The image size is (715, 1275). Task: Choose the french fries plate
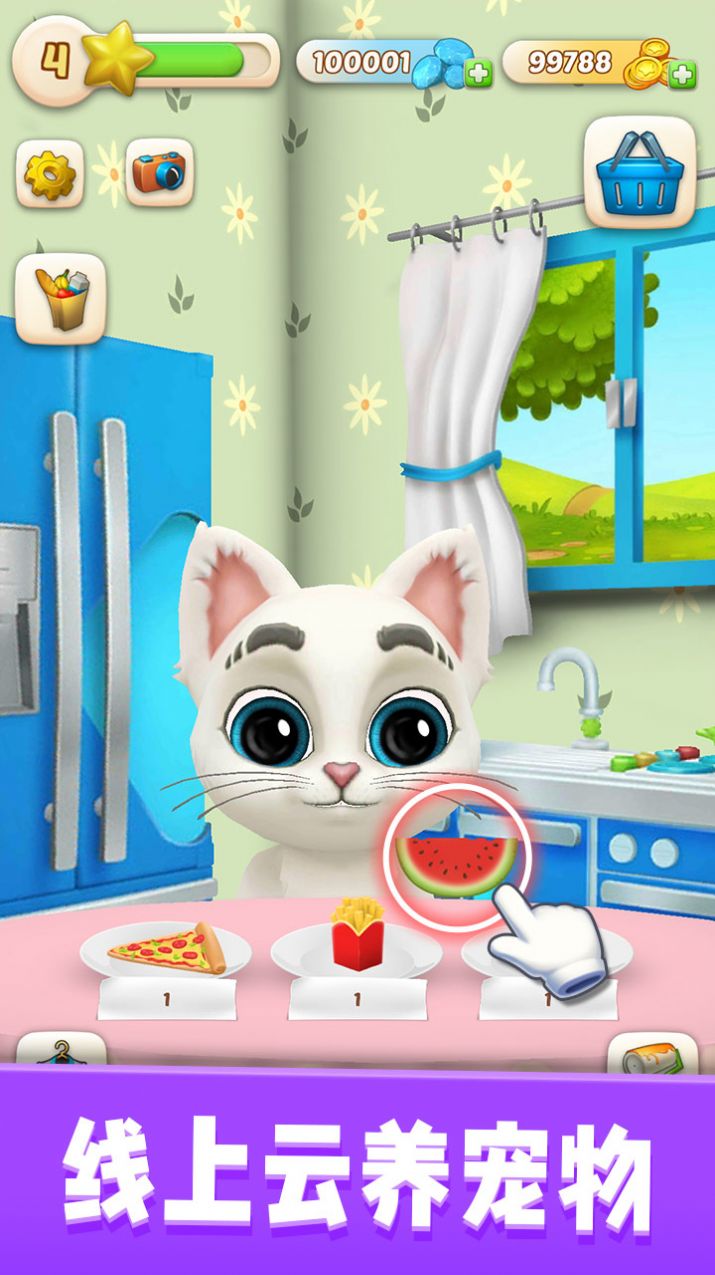357,939
